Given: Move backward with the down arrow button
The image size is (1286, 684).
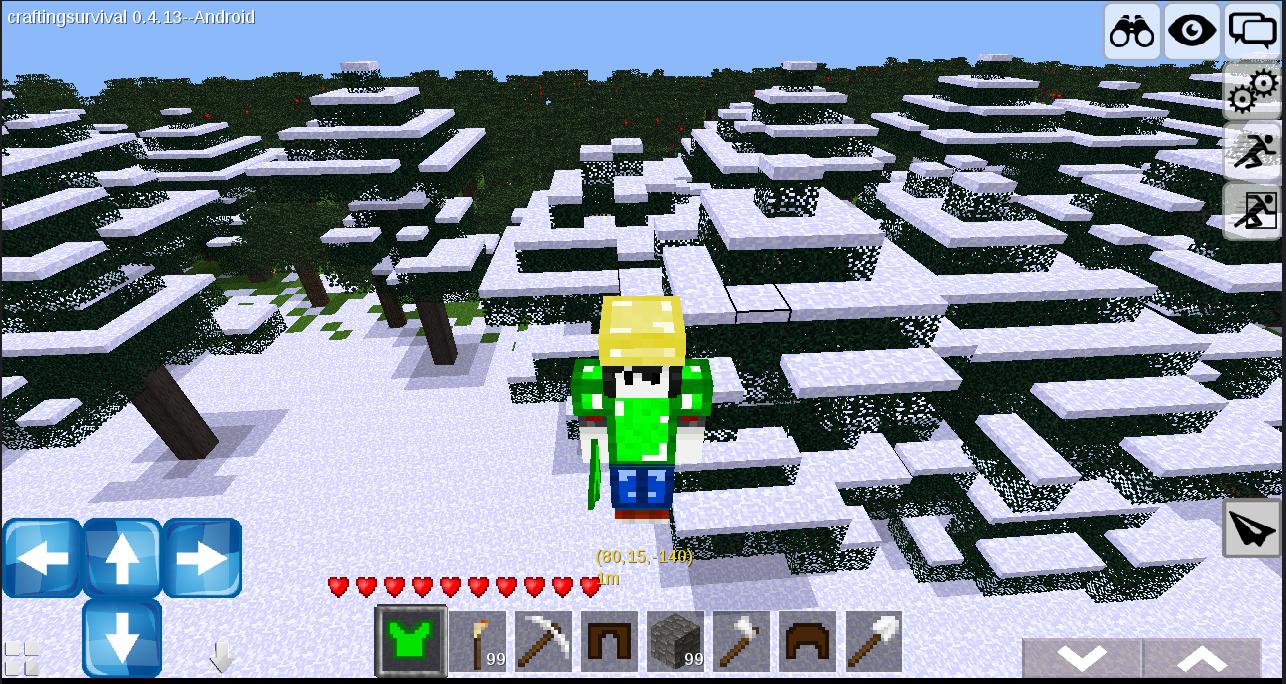Looking at the screenshot, I should pos(122,637).
